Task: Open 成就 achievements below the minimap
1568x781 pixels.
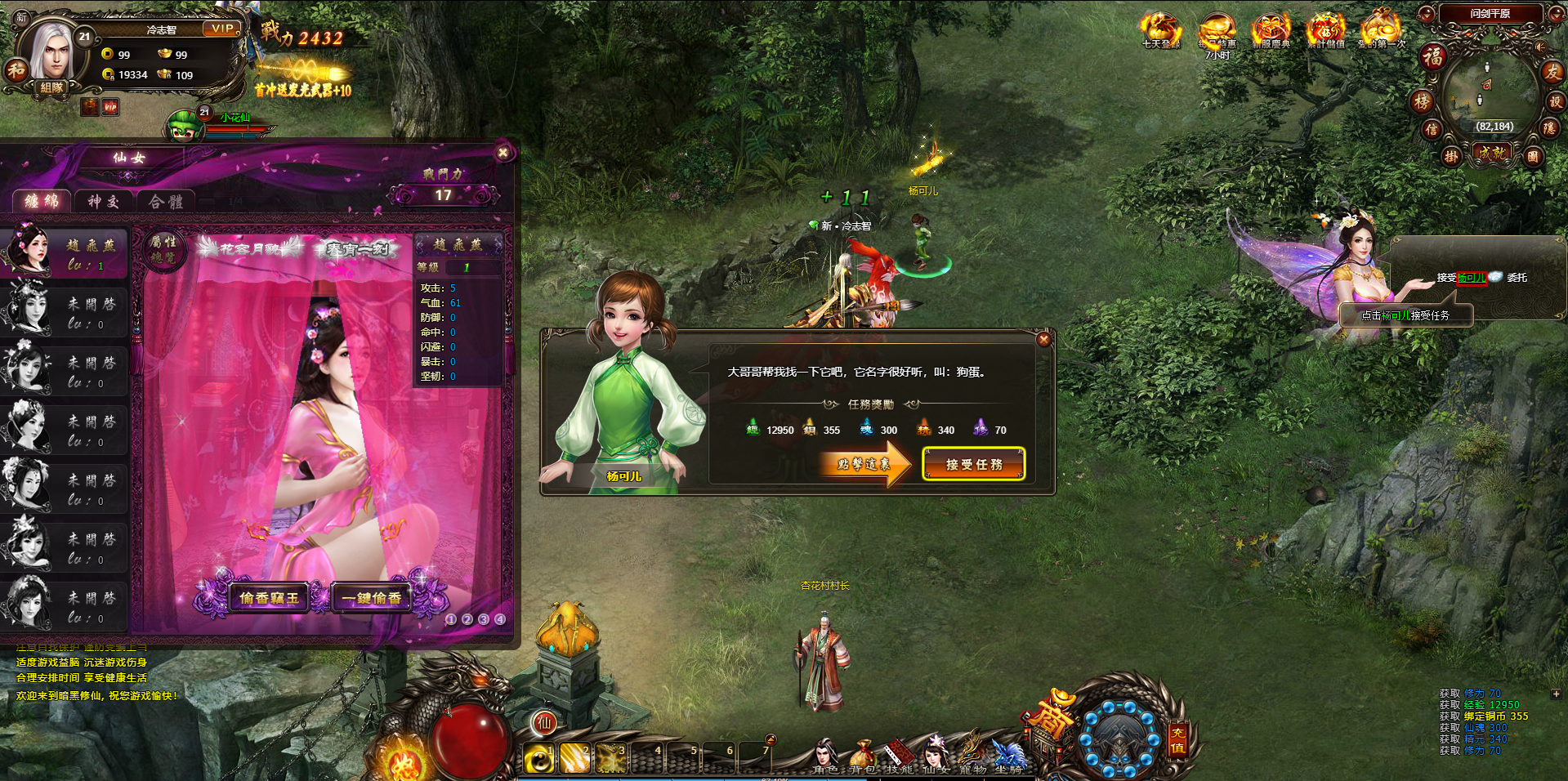Action: (1492, 153)
